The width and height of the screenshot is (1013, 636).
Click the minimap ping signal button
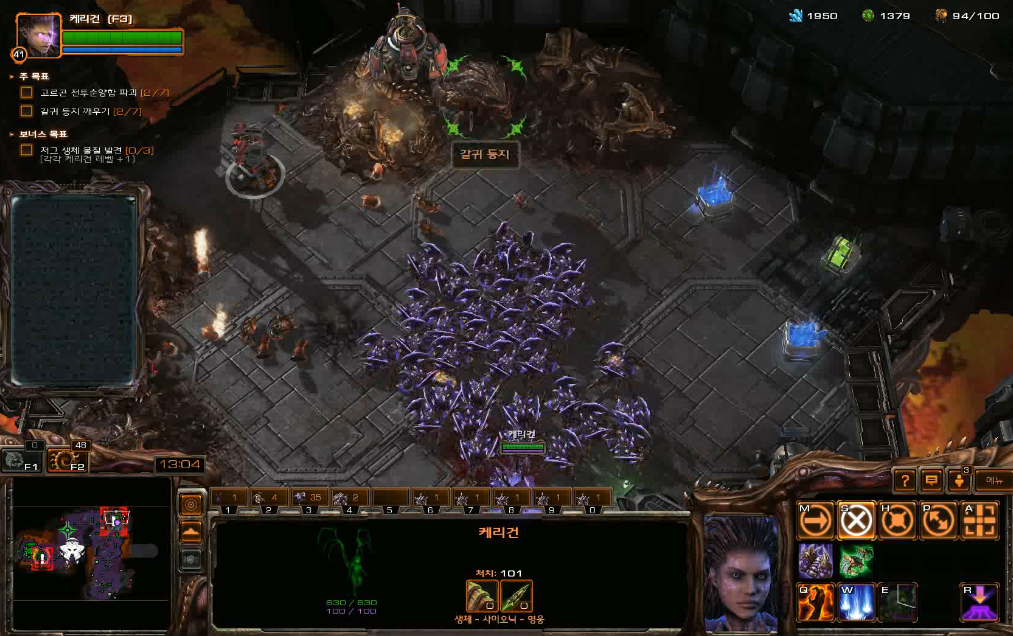point(190,504)
